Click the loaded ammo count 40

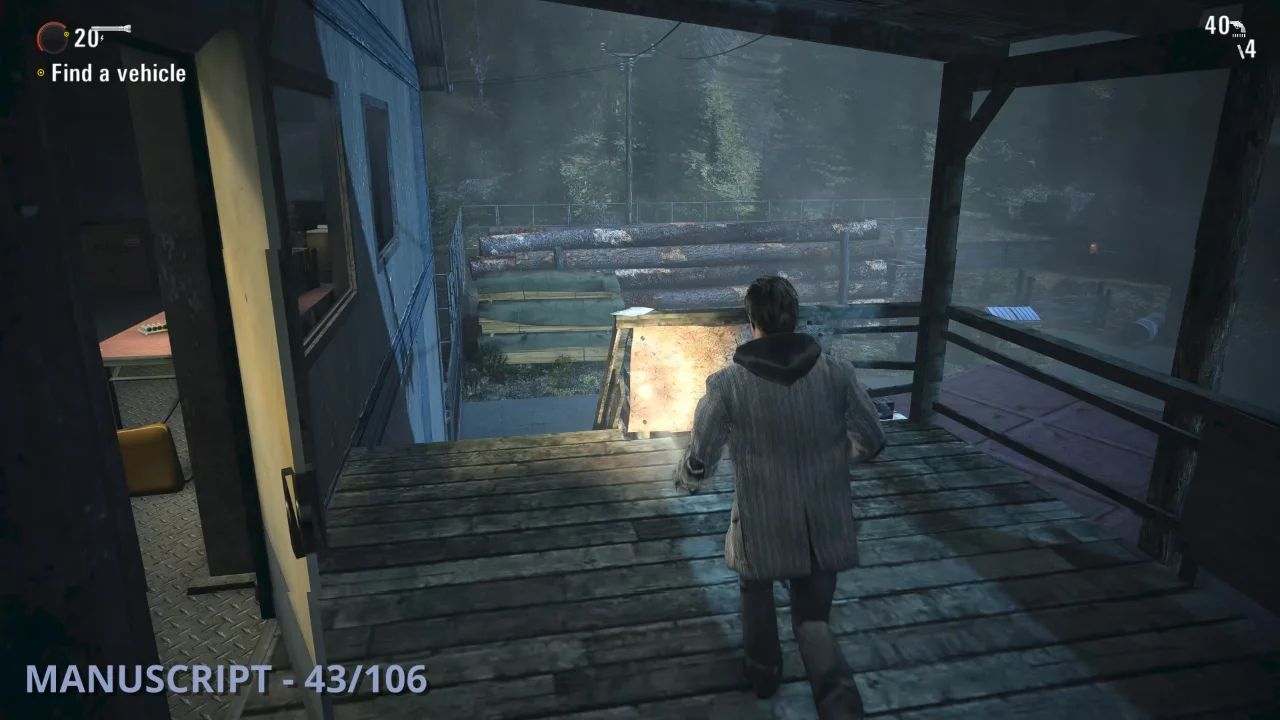point(1218,25)
